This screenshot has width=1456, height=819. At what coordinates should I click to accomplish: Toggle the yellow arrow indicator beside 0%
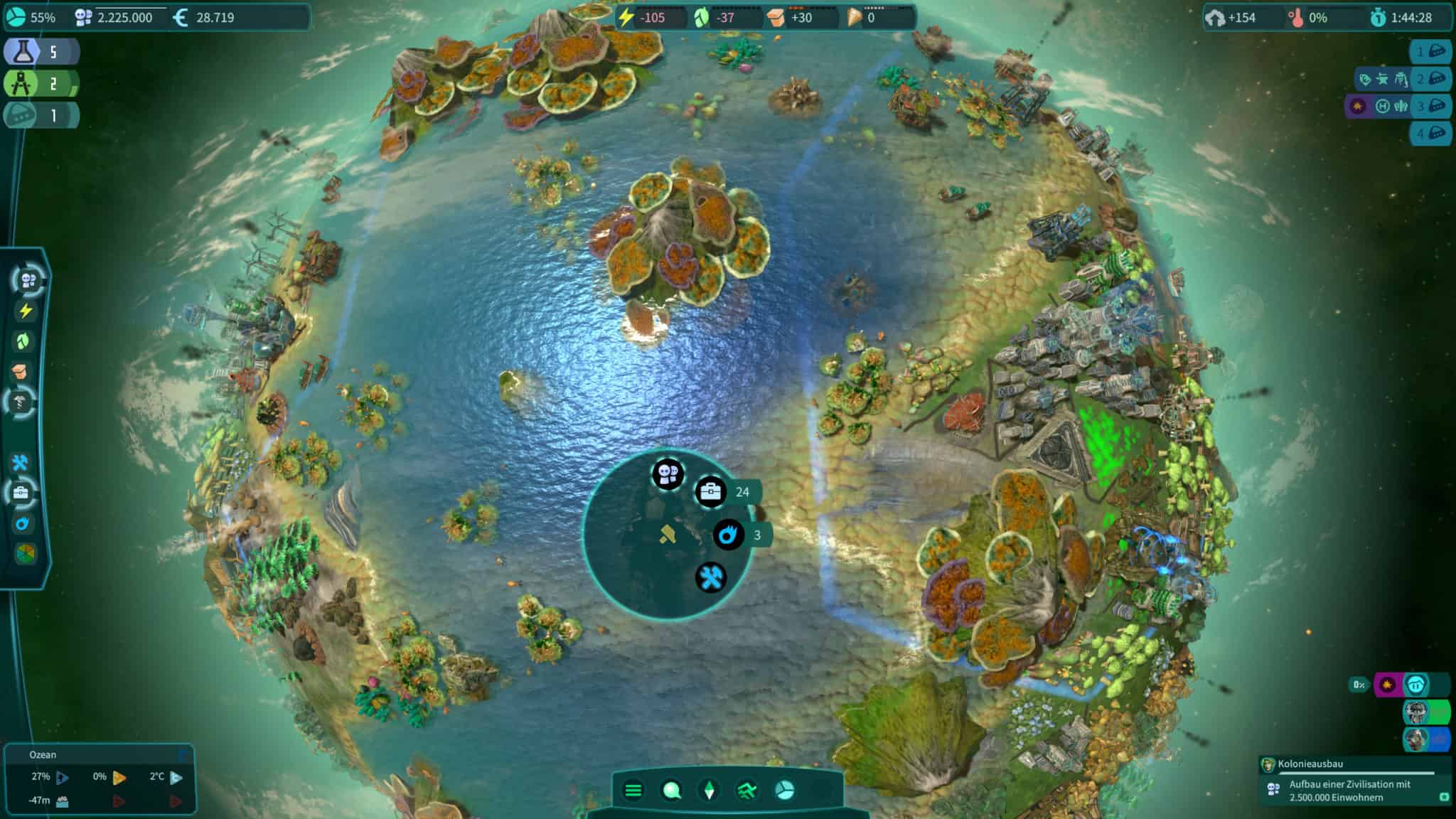tap(119, 778)
